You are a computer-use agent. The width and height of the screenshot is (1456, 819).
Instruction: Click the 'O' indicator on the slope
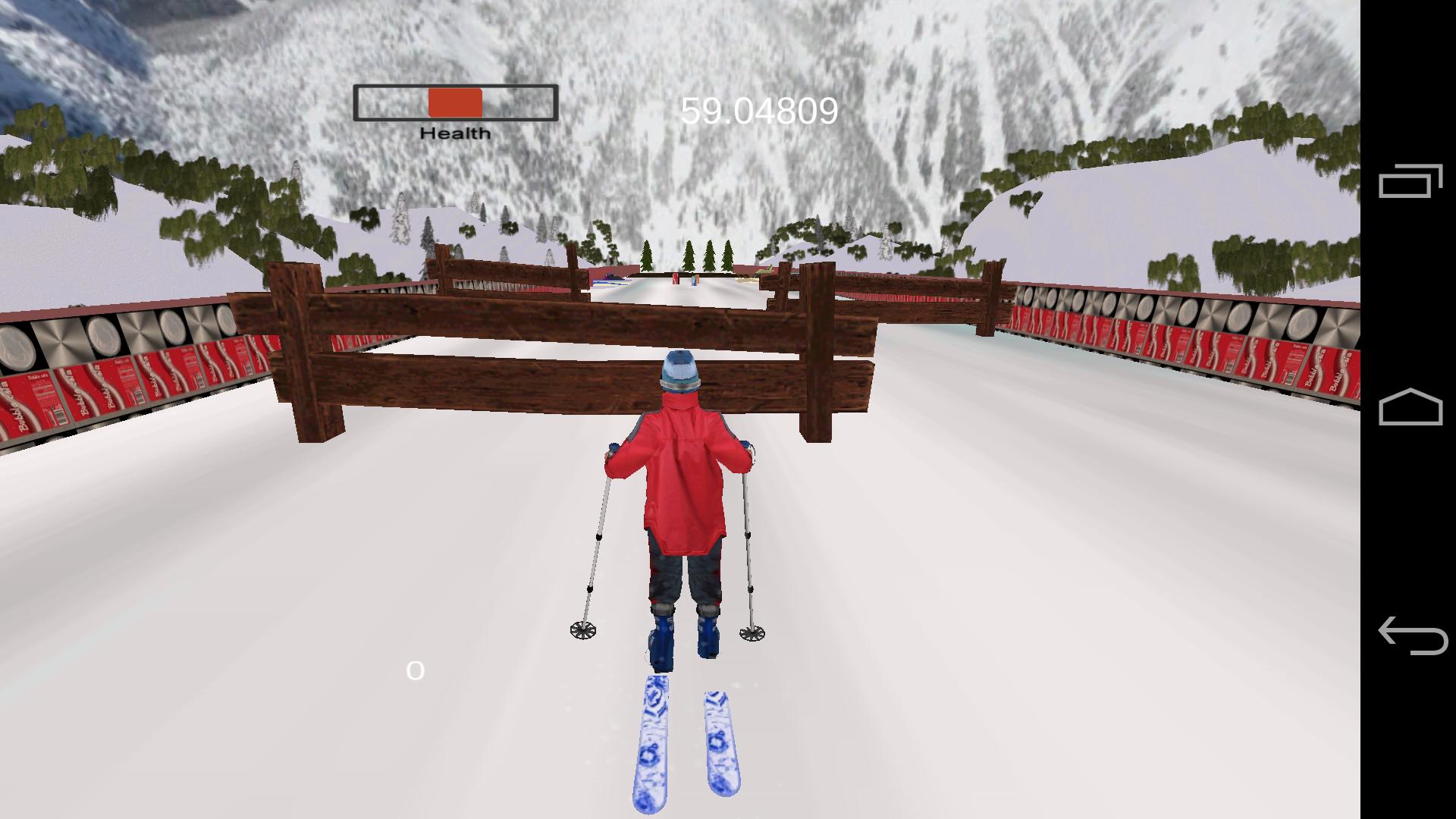click(x=414, y=670)
